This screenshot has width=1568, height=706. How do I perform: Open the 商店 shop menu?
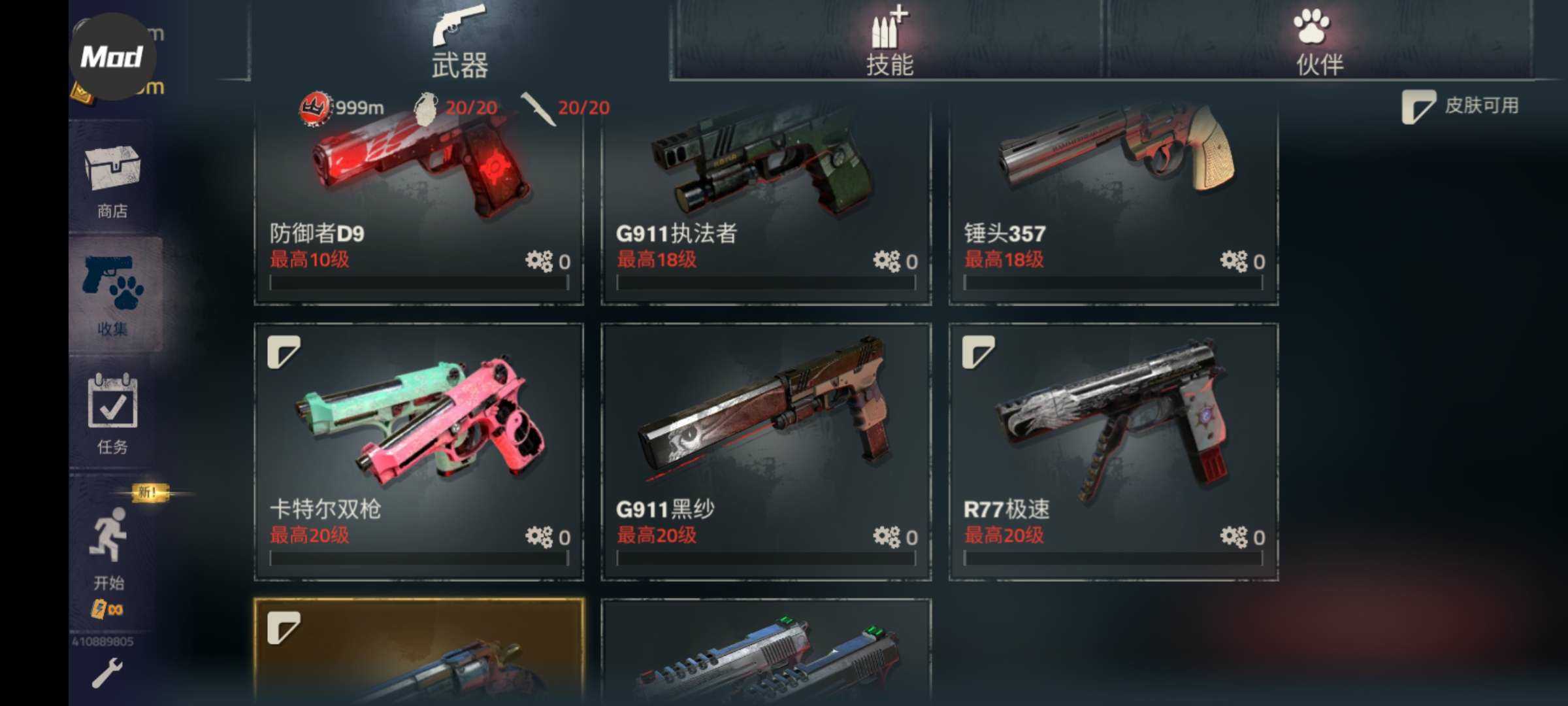tap(112, 179)
